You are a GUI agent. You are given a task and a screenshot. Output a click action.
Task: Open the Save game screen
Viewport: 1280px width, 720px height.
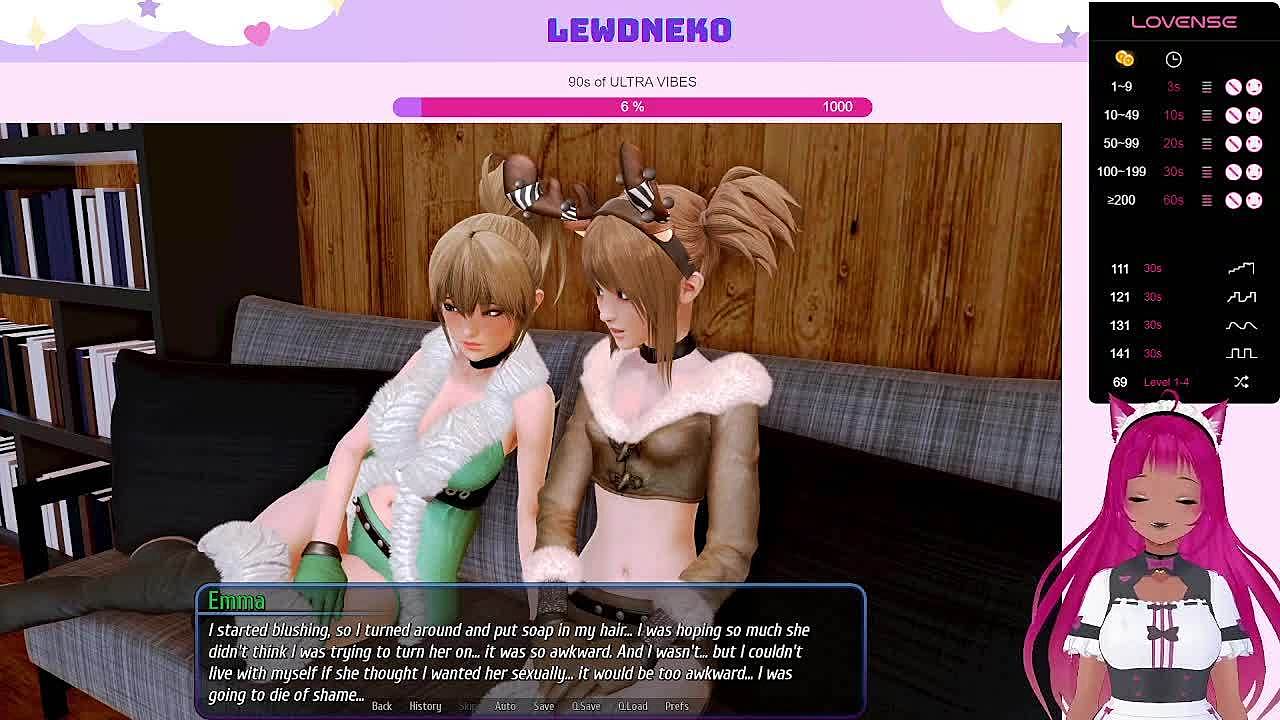[544, 706]
